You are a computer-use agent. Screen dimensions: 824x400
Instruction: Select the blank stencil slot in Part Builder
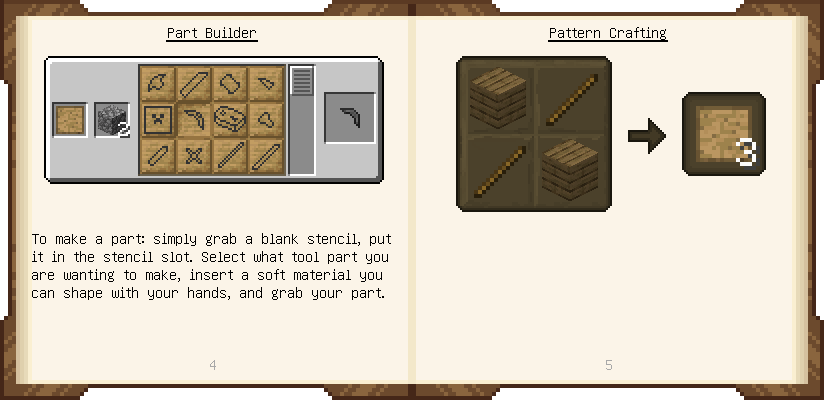tap(70, 120)
